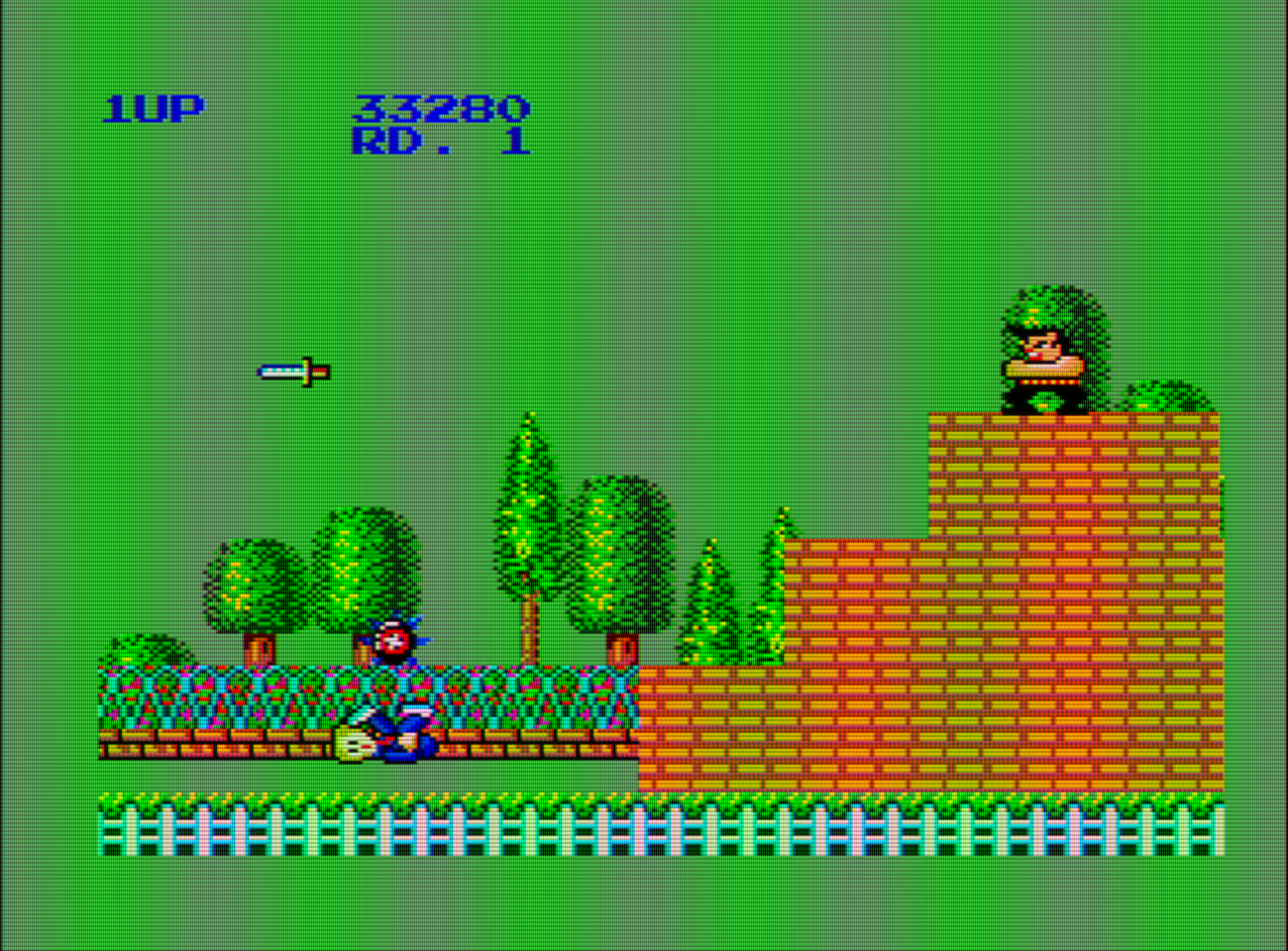Click the score 33280
The height and width of the screenshot is (951, 1288).
[443, 109]
